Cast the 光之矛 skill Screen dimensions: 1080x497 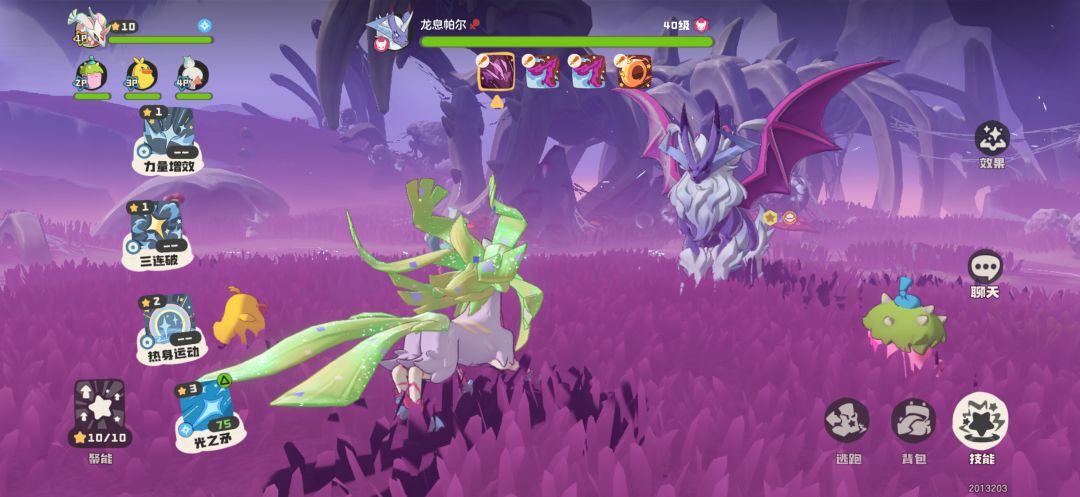[206, 414]
